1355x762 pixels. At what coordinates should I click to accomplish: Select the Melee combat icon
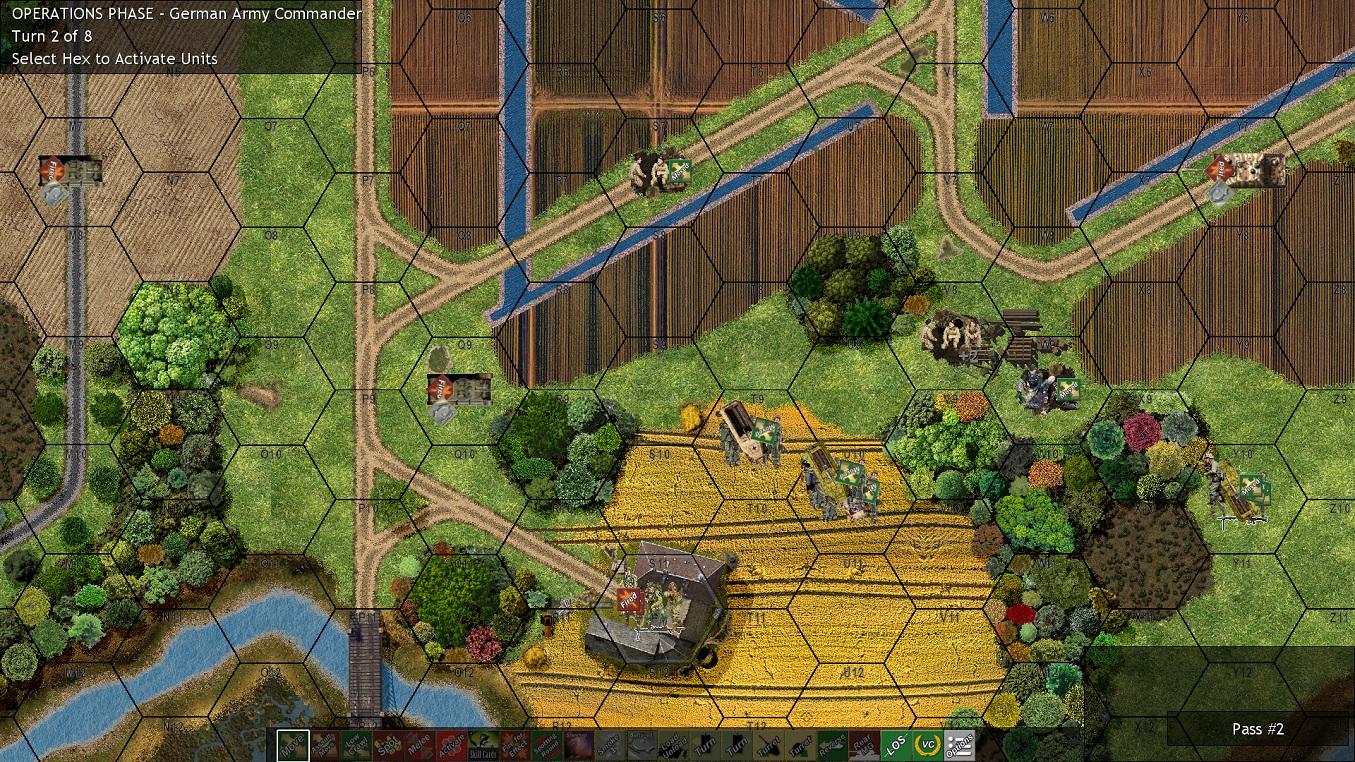click(419, 744)
